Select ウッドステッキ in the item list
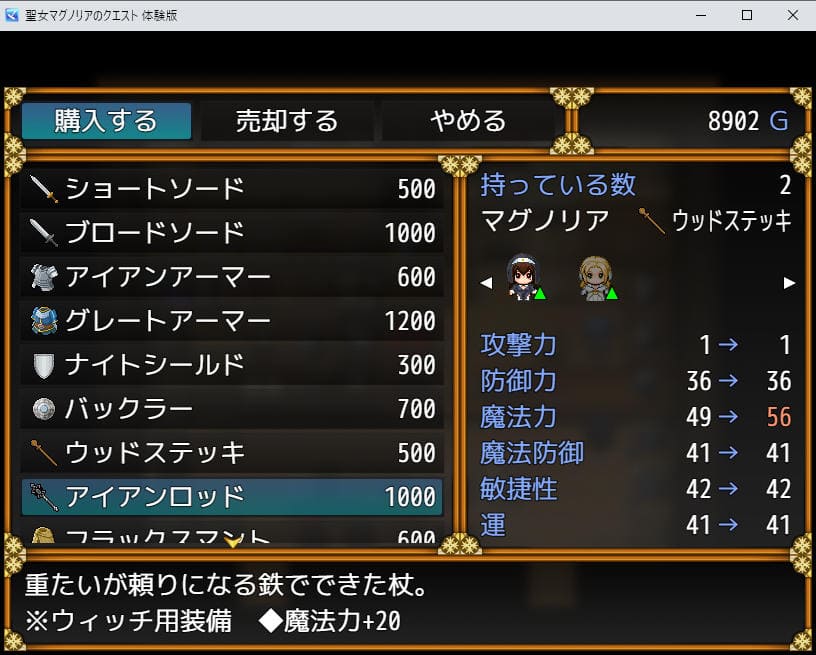 coord(232,452)
